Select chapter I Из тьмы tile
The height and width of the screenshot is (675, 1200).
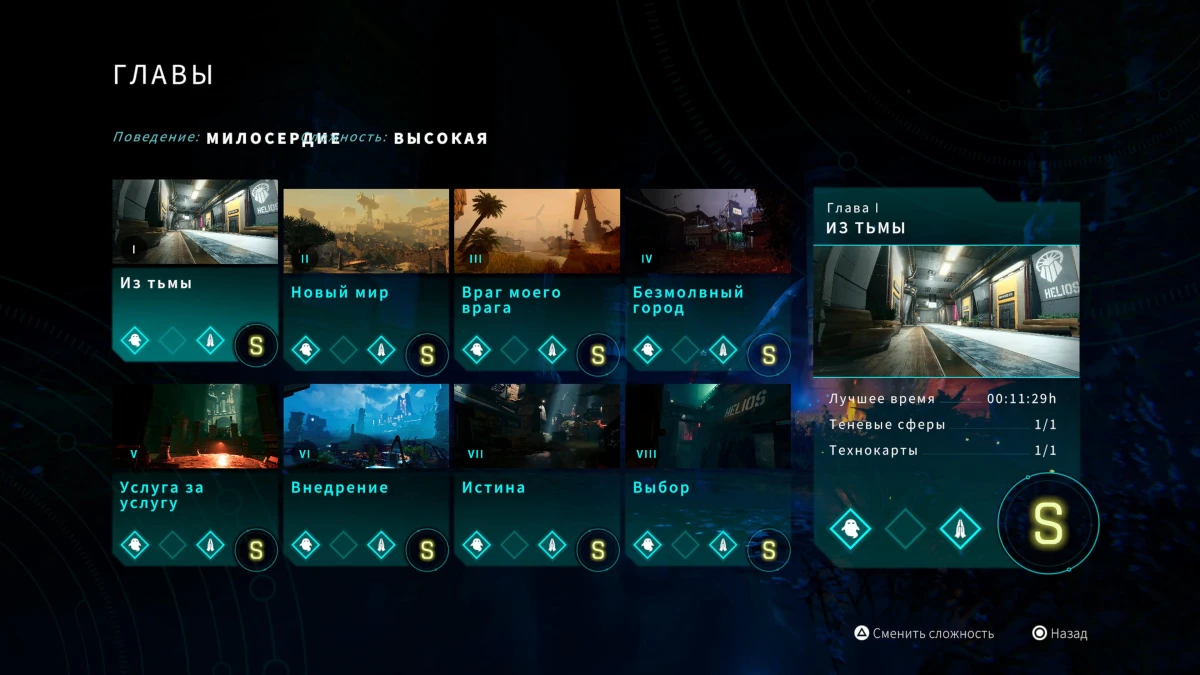195,266
